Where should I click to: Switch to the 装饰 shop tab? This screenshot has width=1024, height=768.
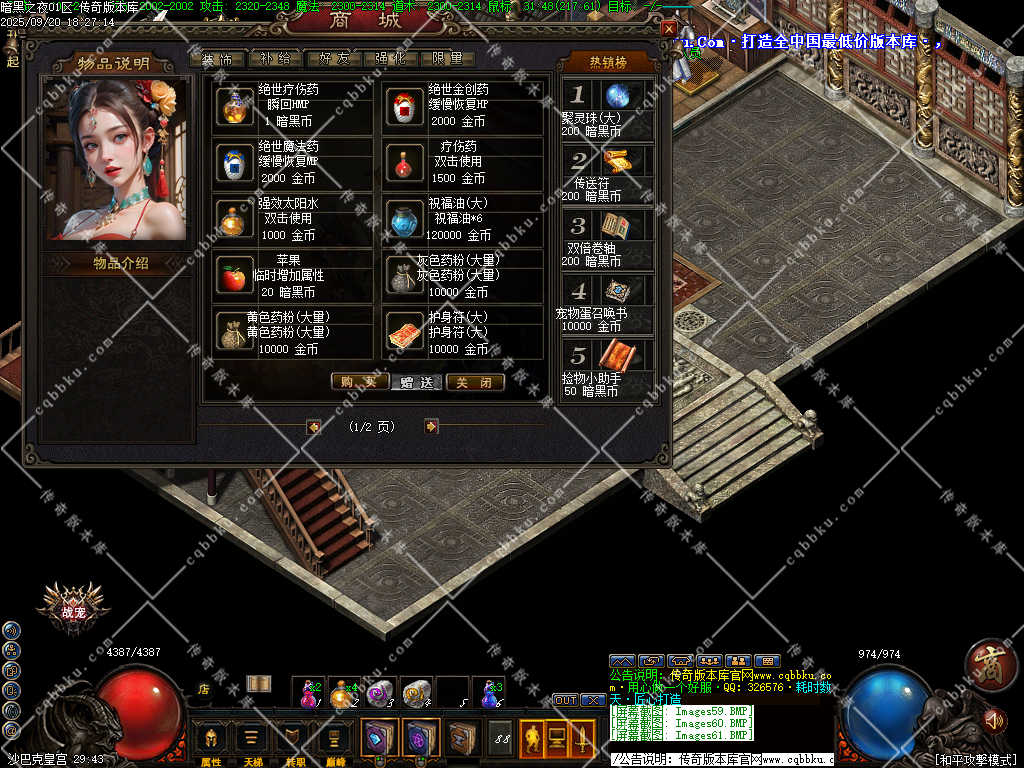tap(216, 59)
